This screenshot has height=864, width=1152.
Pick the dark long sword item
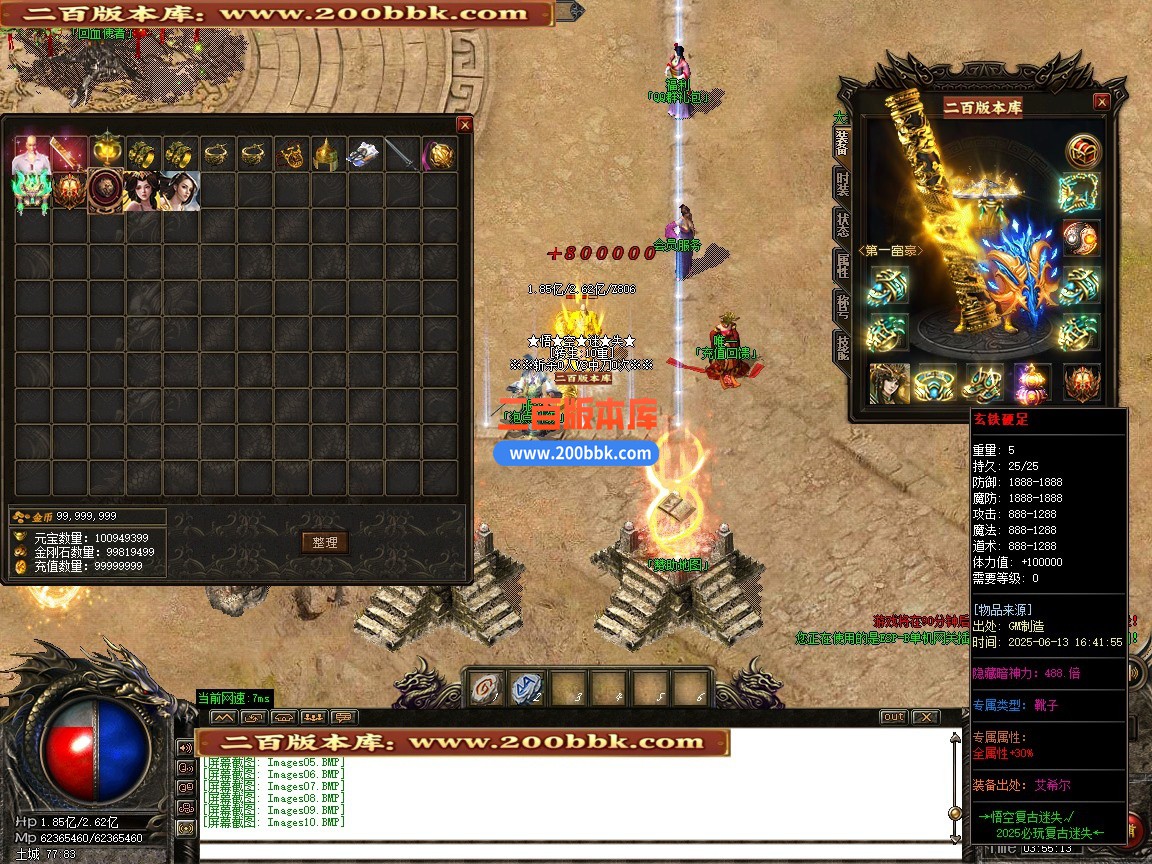pos(402,154)
